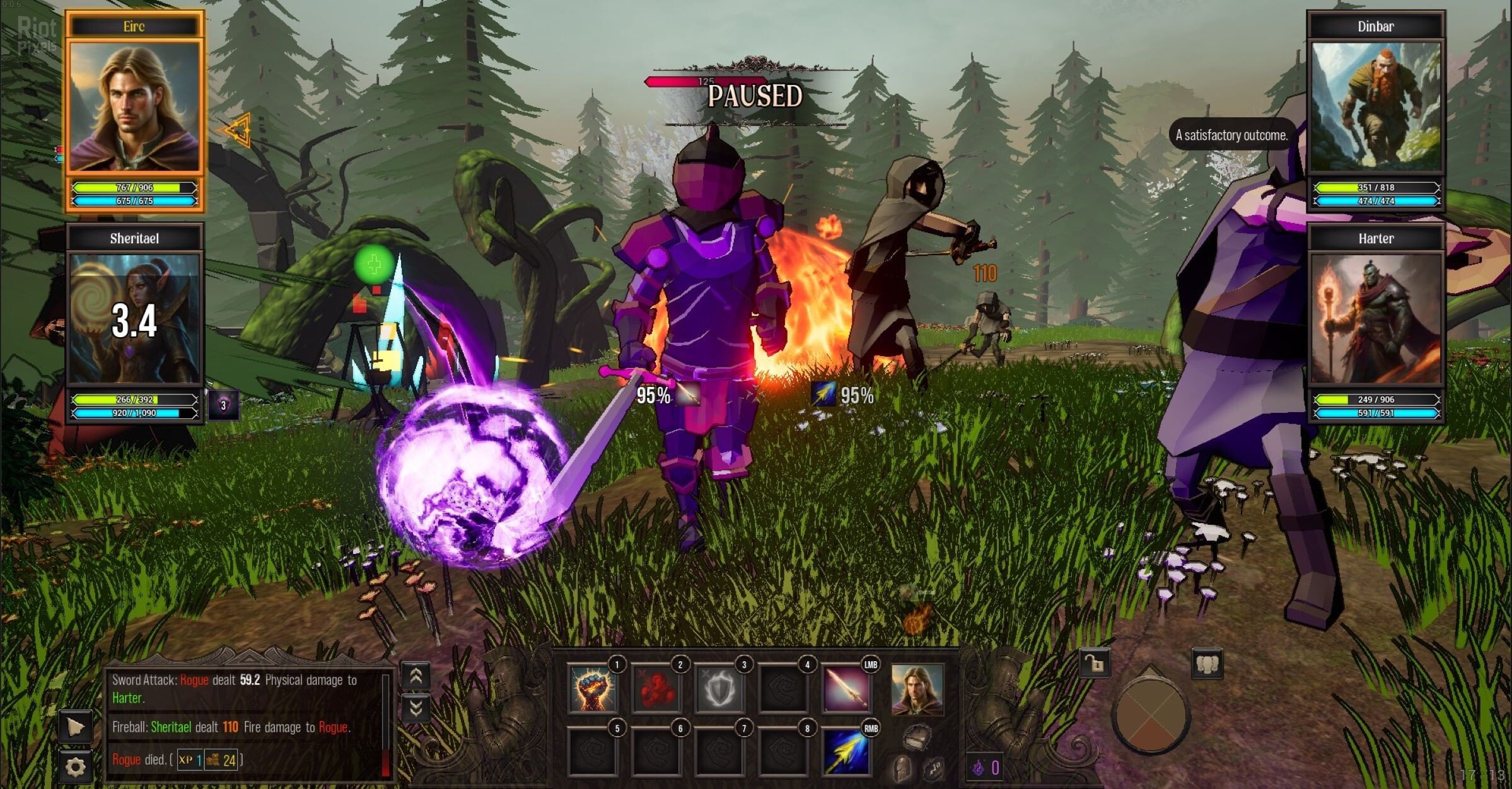Select the blue-and-yellow arrow skill
Viewport: 1512px width, 789px height.
coord(846,752)
